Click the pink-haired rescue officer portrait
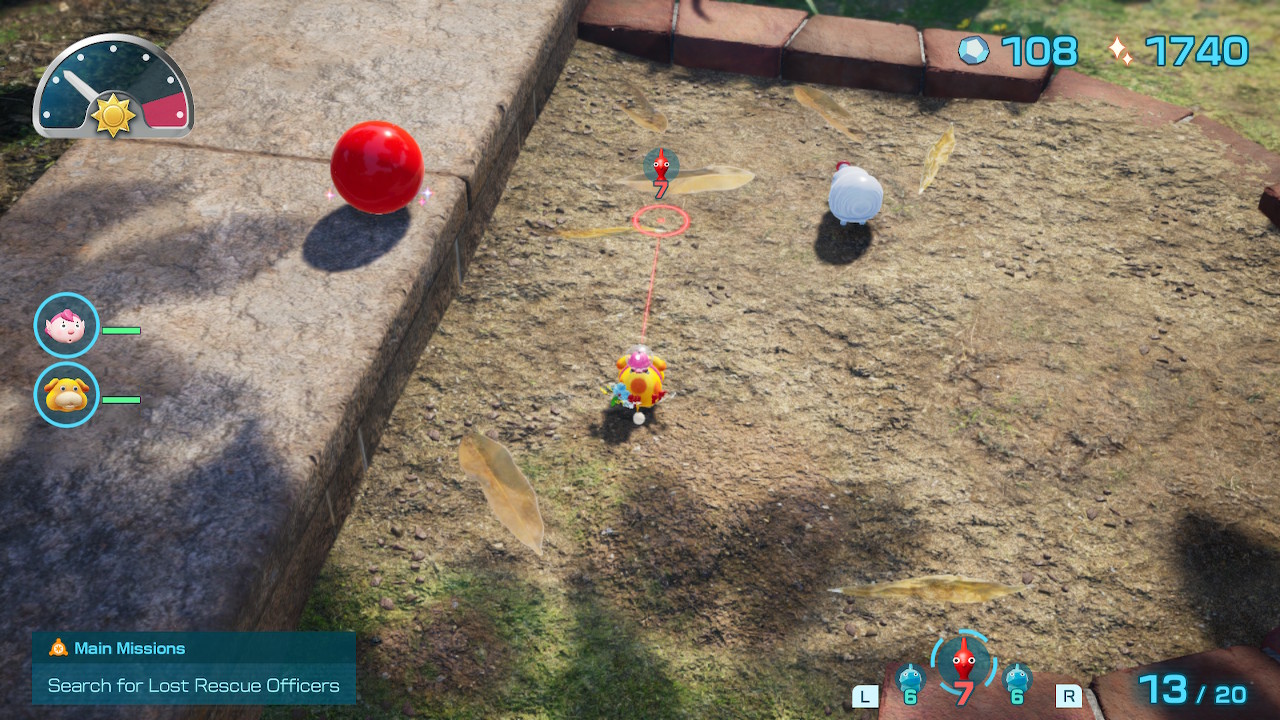 point(67,325)
